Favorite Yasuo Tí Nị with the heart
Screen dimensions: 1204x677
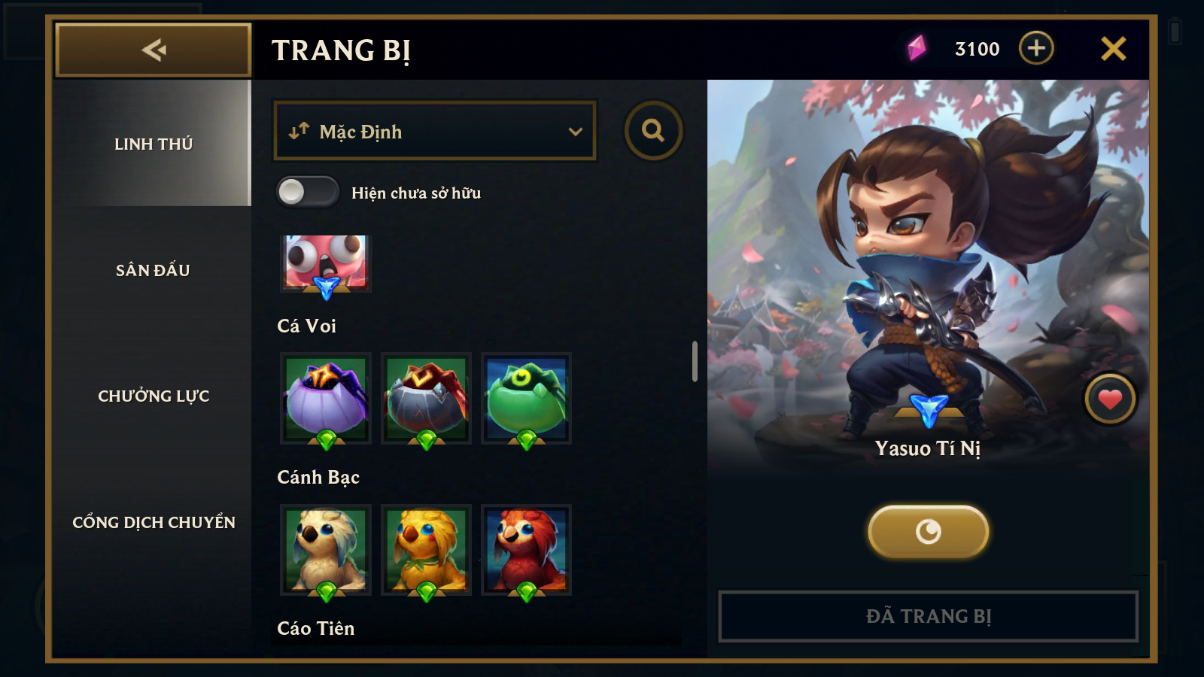(x=1109, y=400)
